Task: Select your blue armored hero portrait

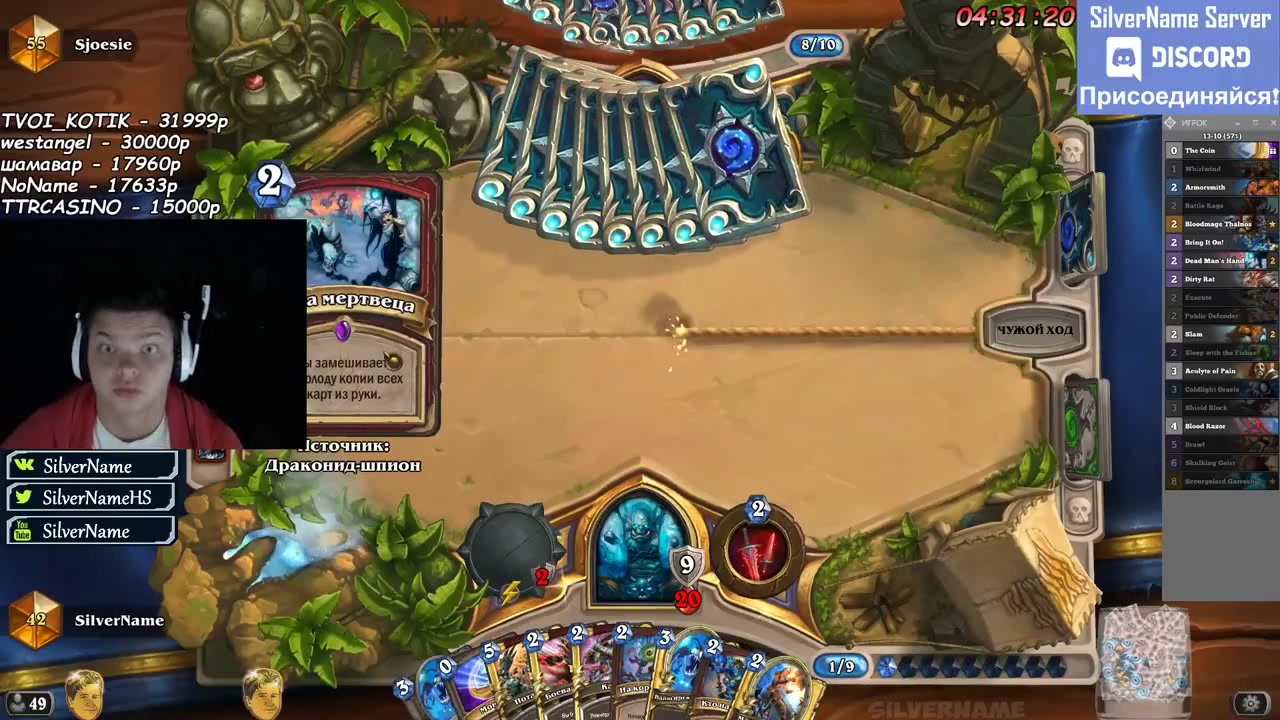Action: coord(640,547)
